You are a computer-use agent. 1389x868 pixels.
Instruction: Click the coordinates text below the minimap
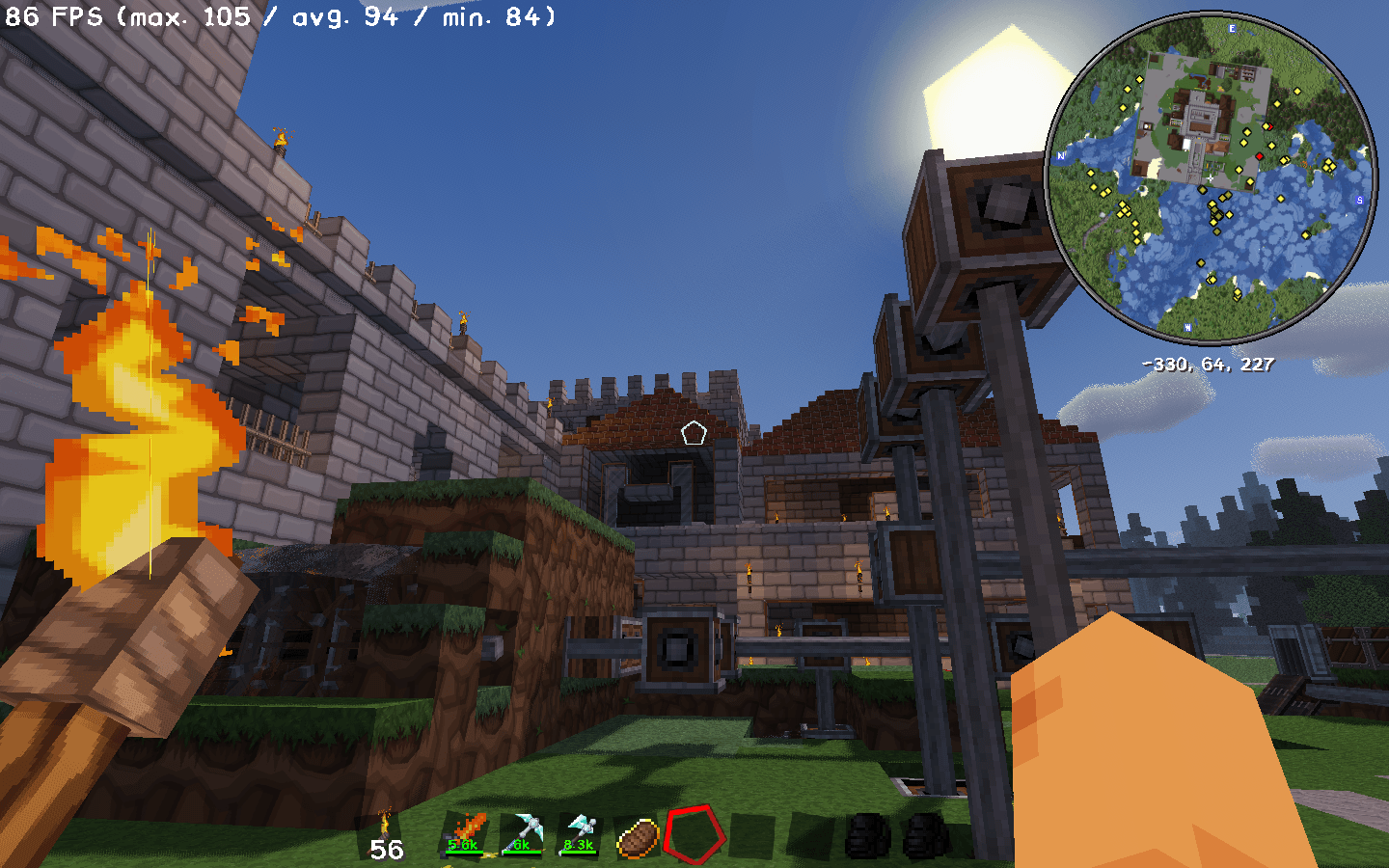1207,365
